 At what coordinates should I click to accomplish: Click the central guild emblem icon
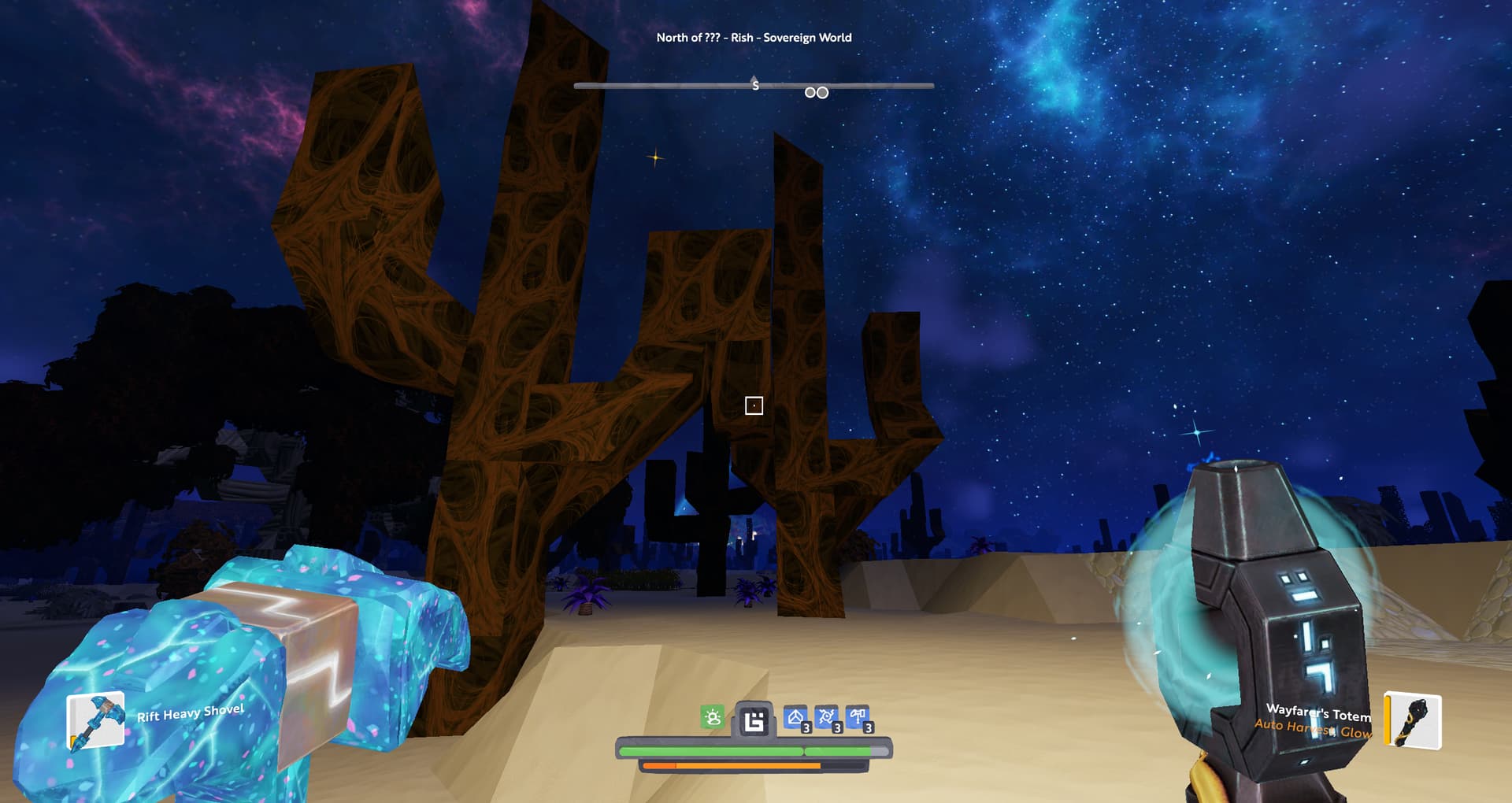click(x=754, y=720)
